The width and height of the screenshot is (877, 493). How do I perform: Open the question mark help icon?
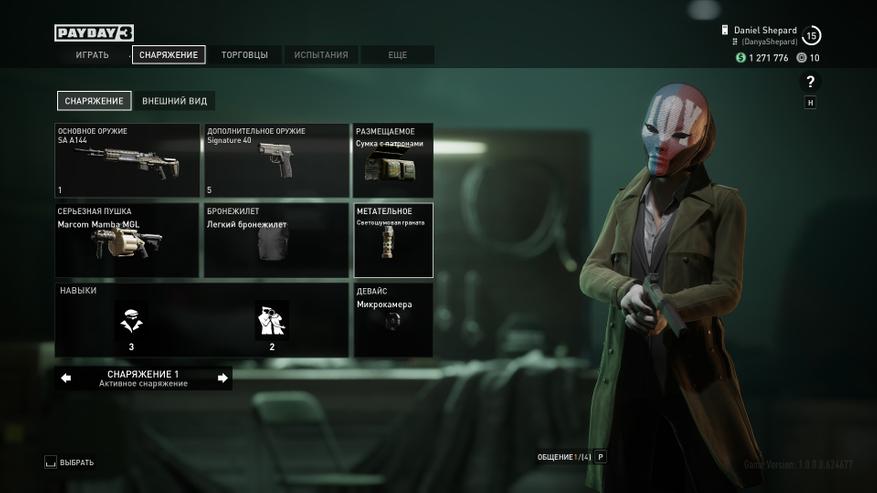point(810,82)
